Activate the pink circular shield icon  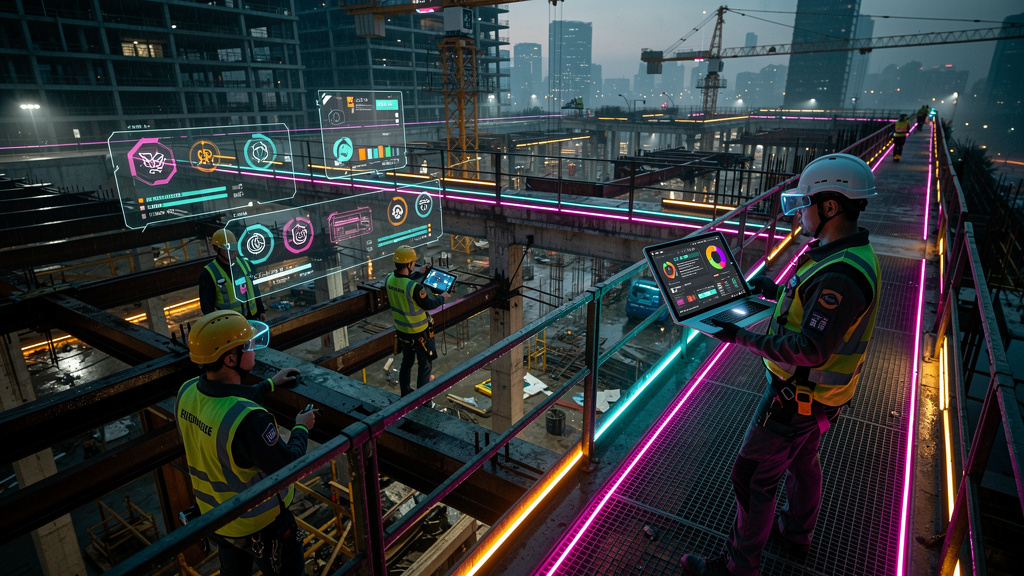(x=298, y=234)
